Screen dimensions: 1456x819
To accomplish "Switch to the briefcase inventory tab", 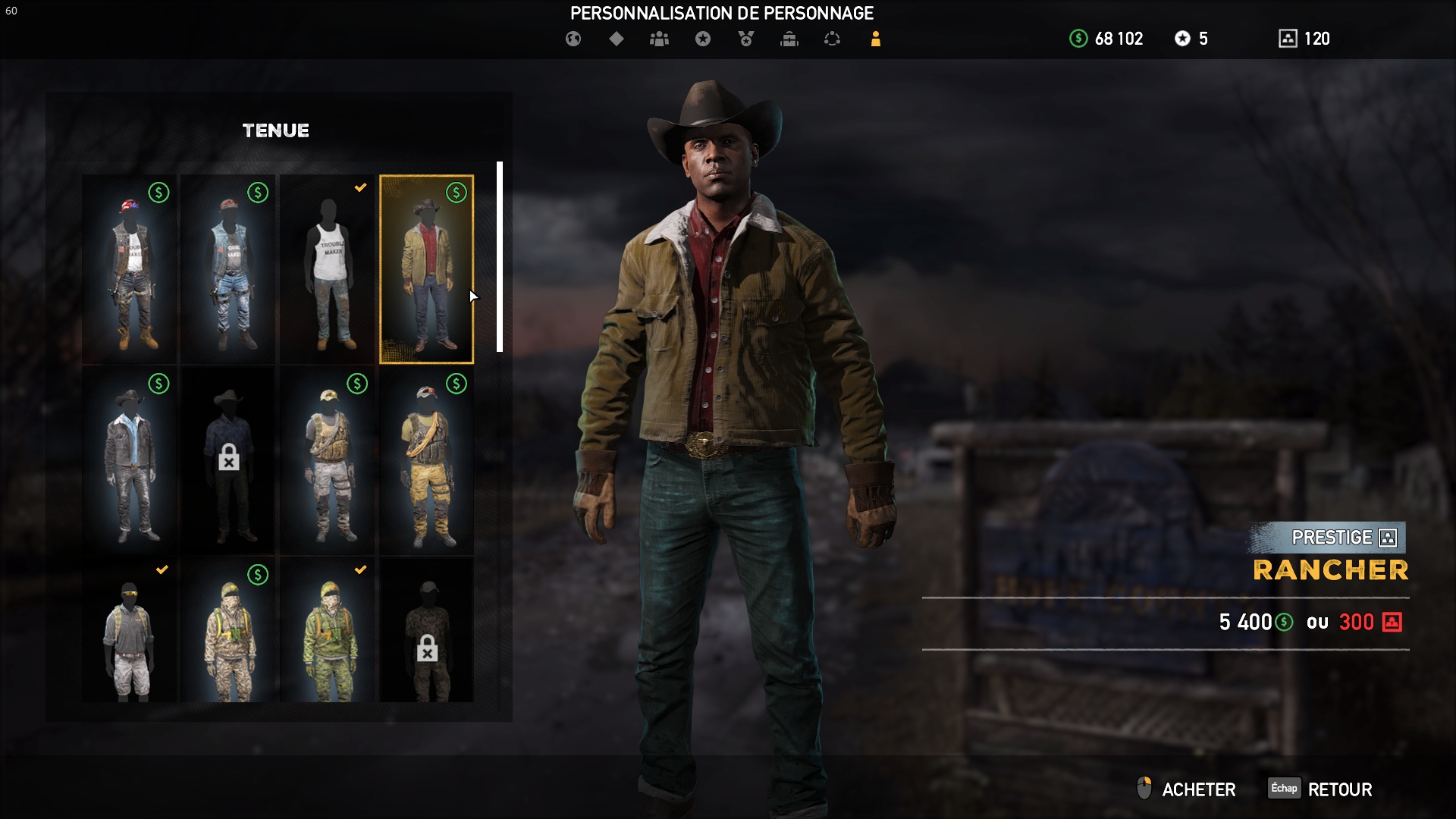I will (789, 39).
